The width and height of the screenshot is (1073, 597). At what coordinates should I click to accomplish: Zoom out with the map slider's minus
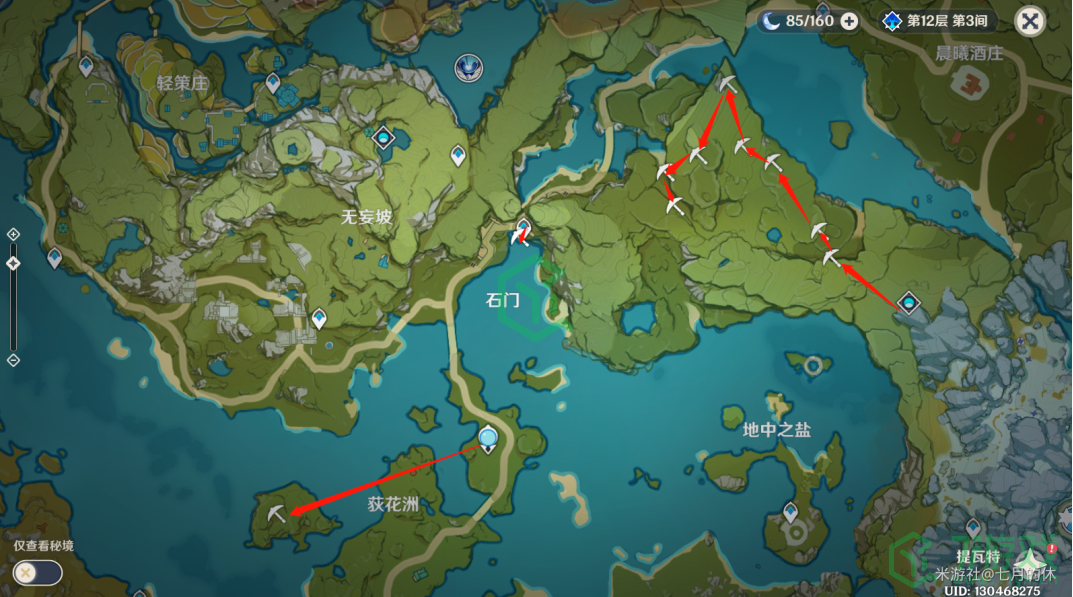coord(13,360)
